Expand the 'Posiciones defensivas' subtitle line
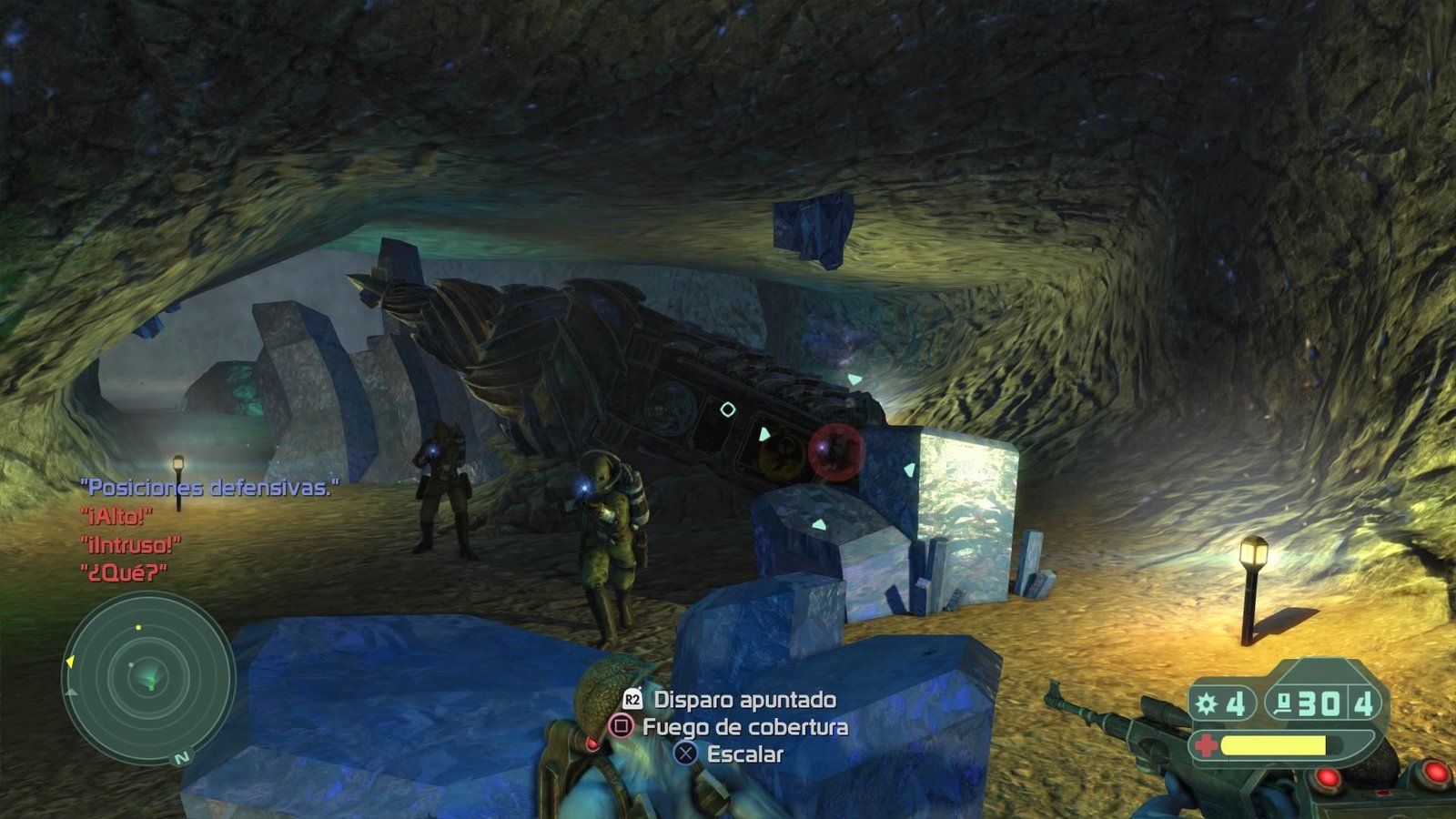This screenshot has height=819, width=1456. (207, 486)
